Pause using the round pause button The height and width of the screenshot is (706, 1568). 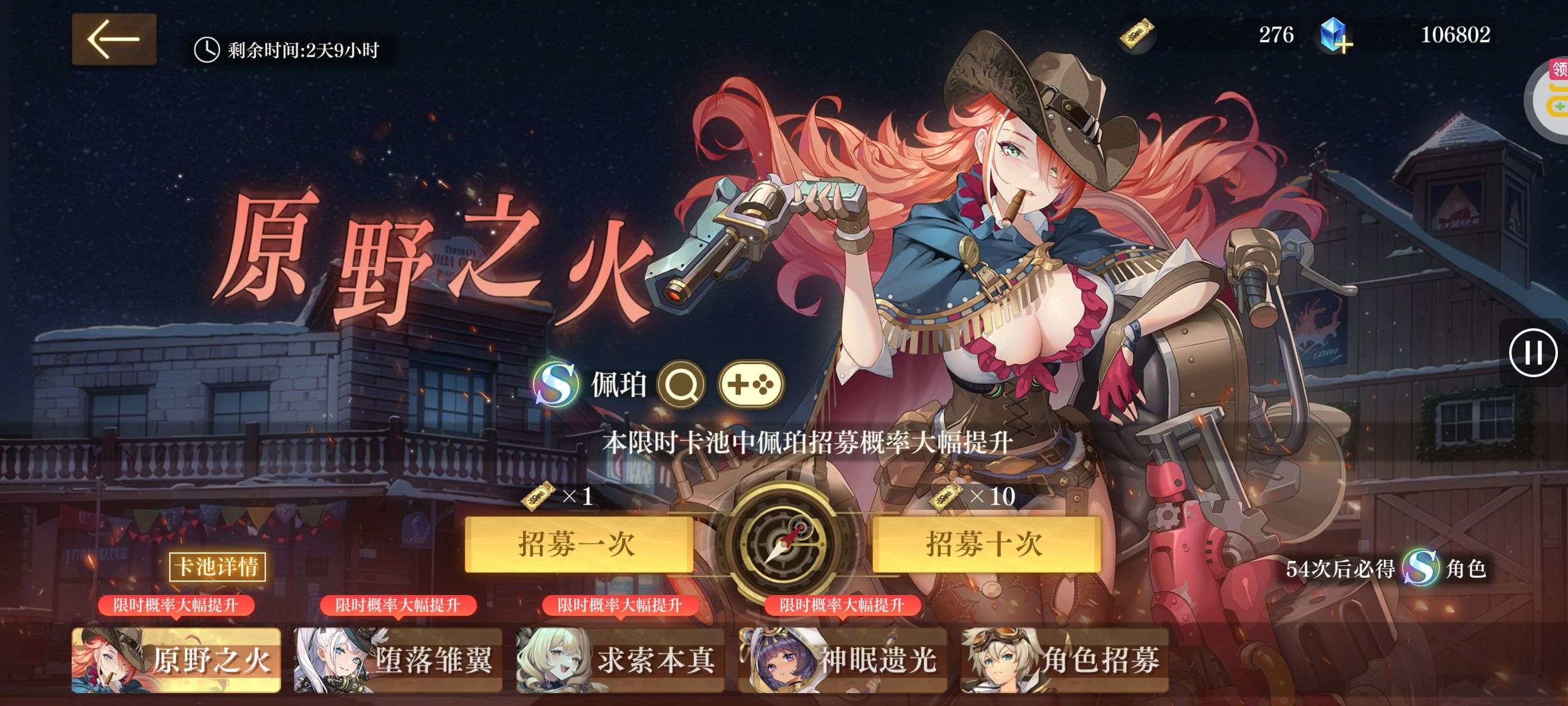coord(1533,352)
